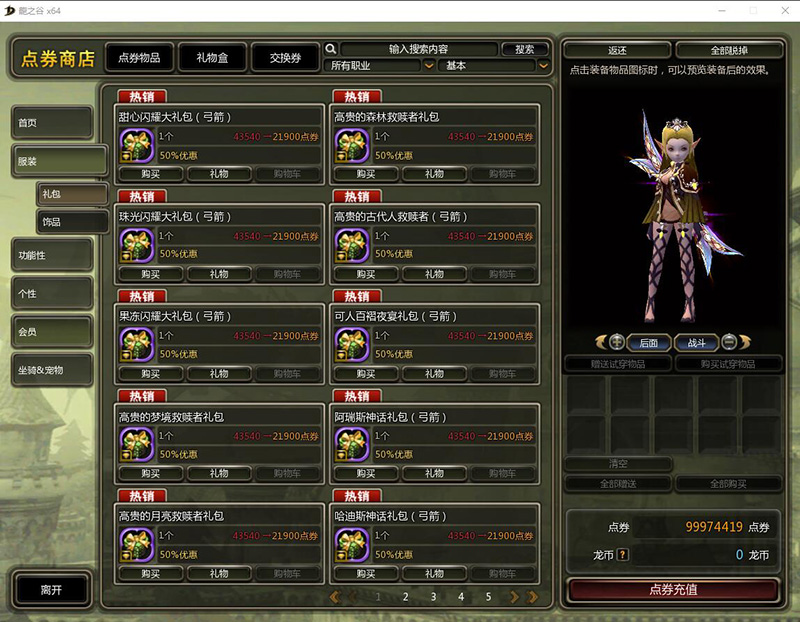Switch to the 点券物品 tab

point(138,58)
